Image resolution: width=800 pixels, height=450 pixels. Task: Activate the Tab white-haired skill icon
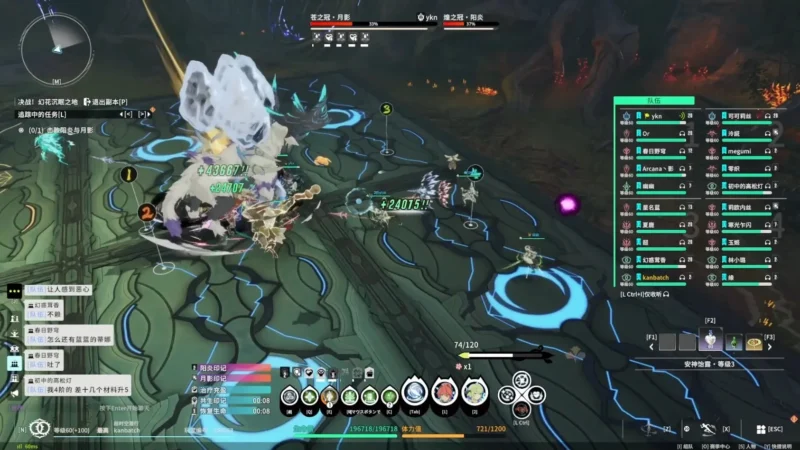pyautogui.click(x=415, y=393)
